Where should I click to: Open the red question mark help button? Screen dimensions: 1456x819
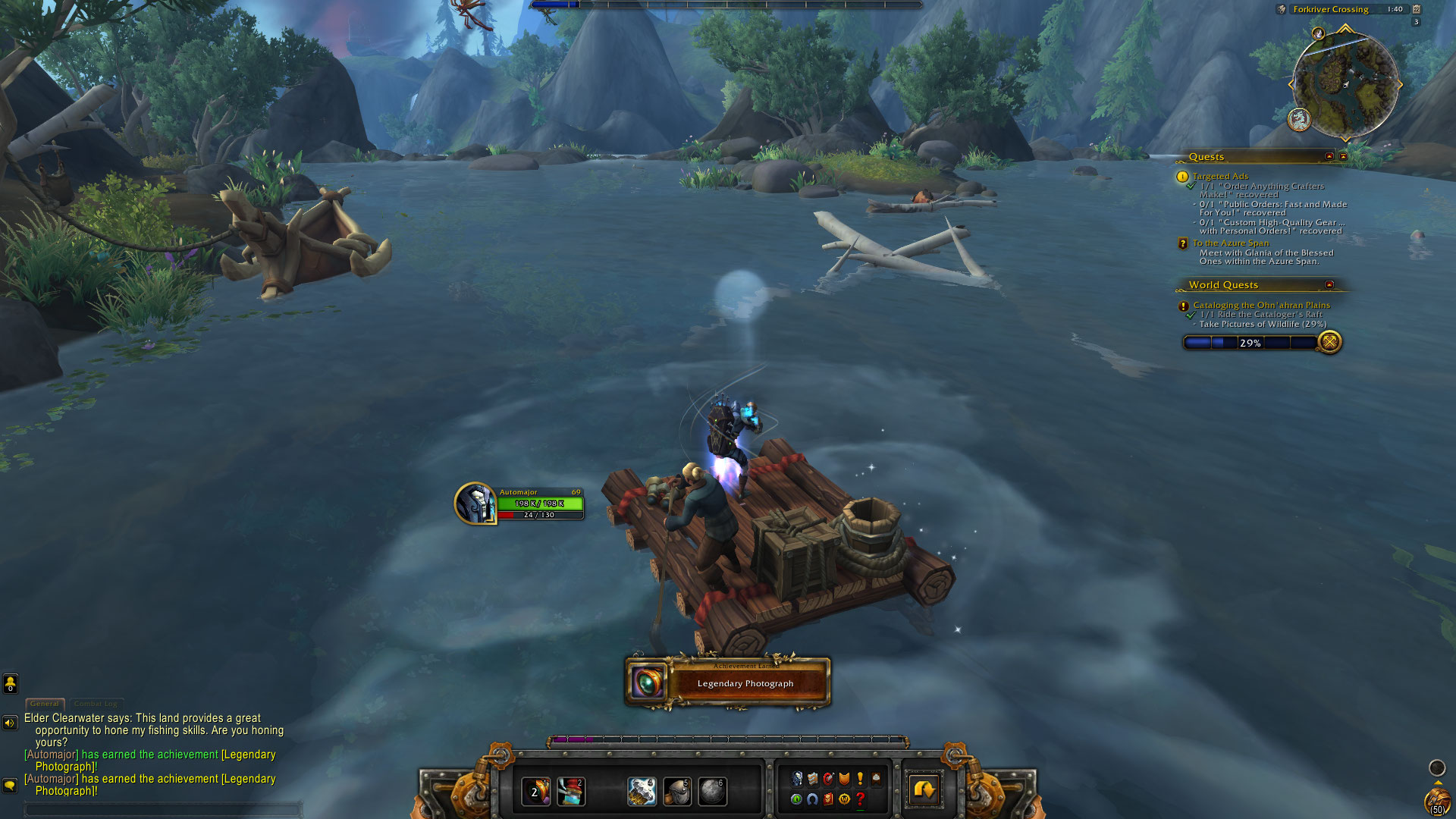pyautogui.click(x=860, y=799)
